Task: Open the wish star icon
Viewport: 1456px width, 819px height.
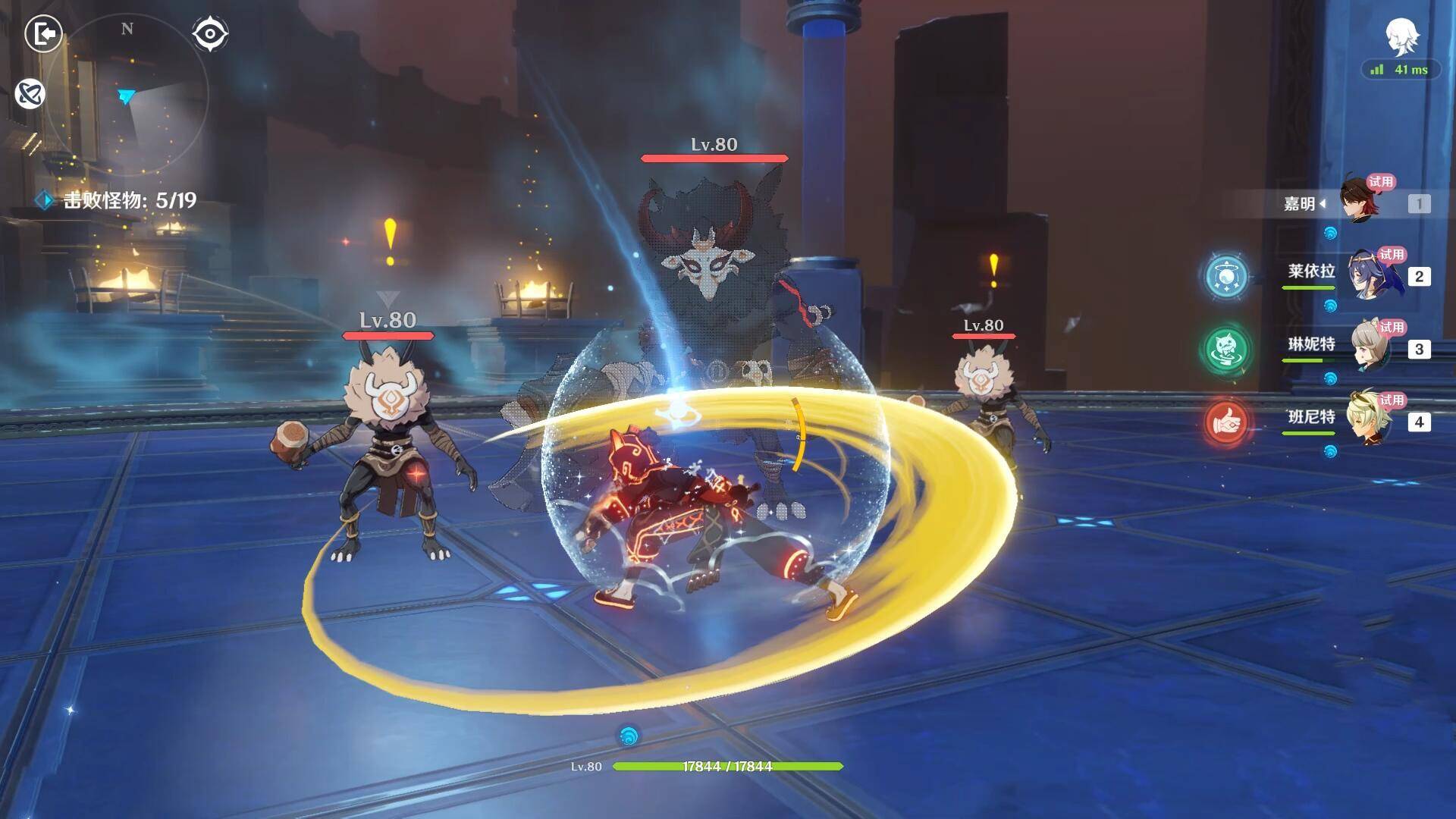Action: (x=30, y=94)
